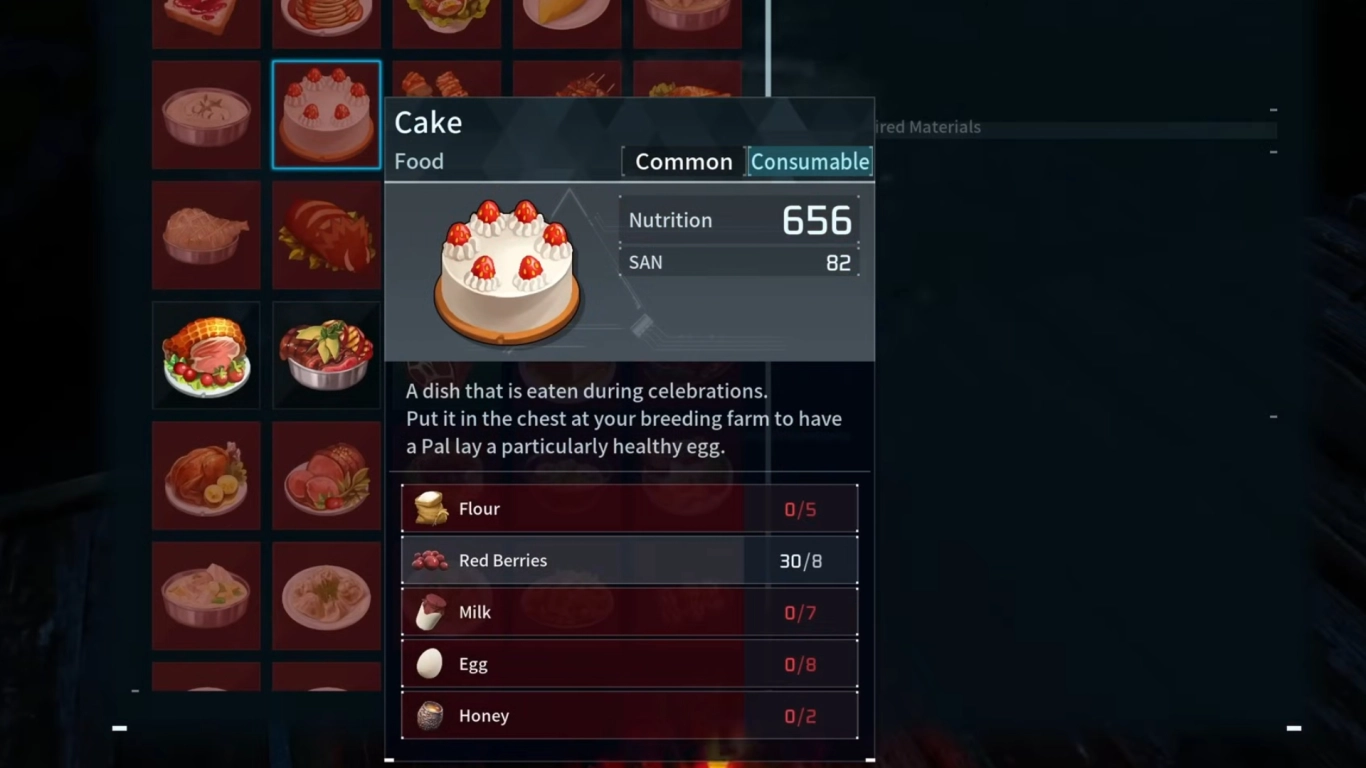The height and width of the screenshot is (768, 1366).
Task: Click the stew bowl in bottom row
Action: click(206, 596)
